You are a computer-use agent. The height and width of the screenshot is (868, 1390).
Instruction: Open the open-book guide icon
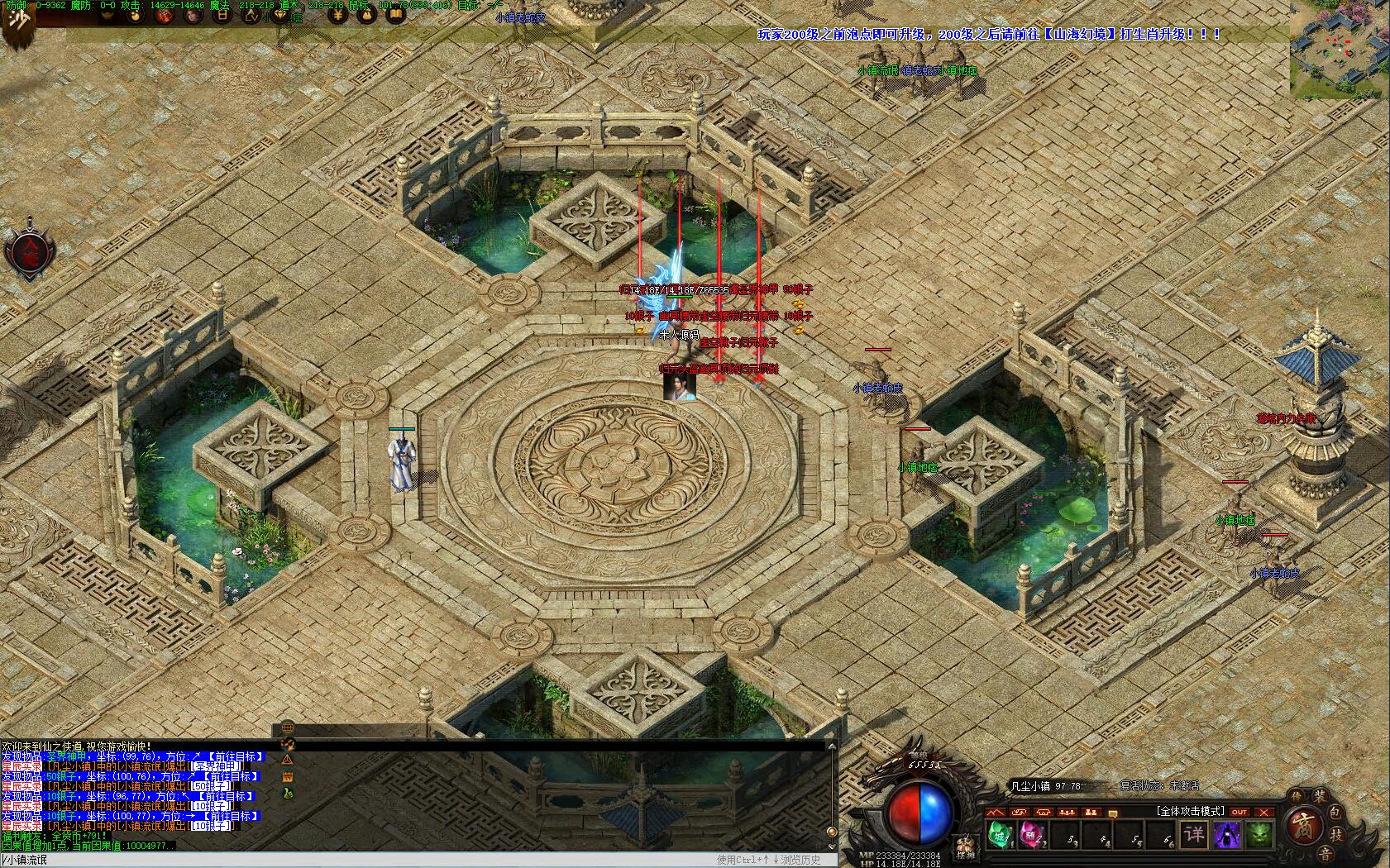click(x=396, y=15)
